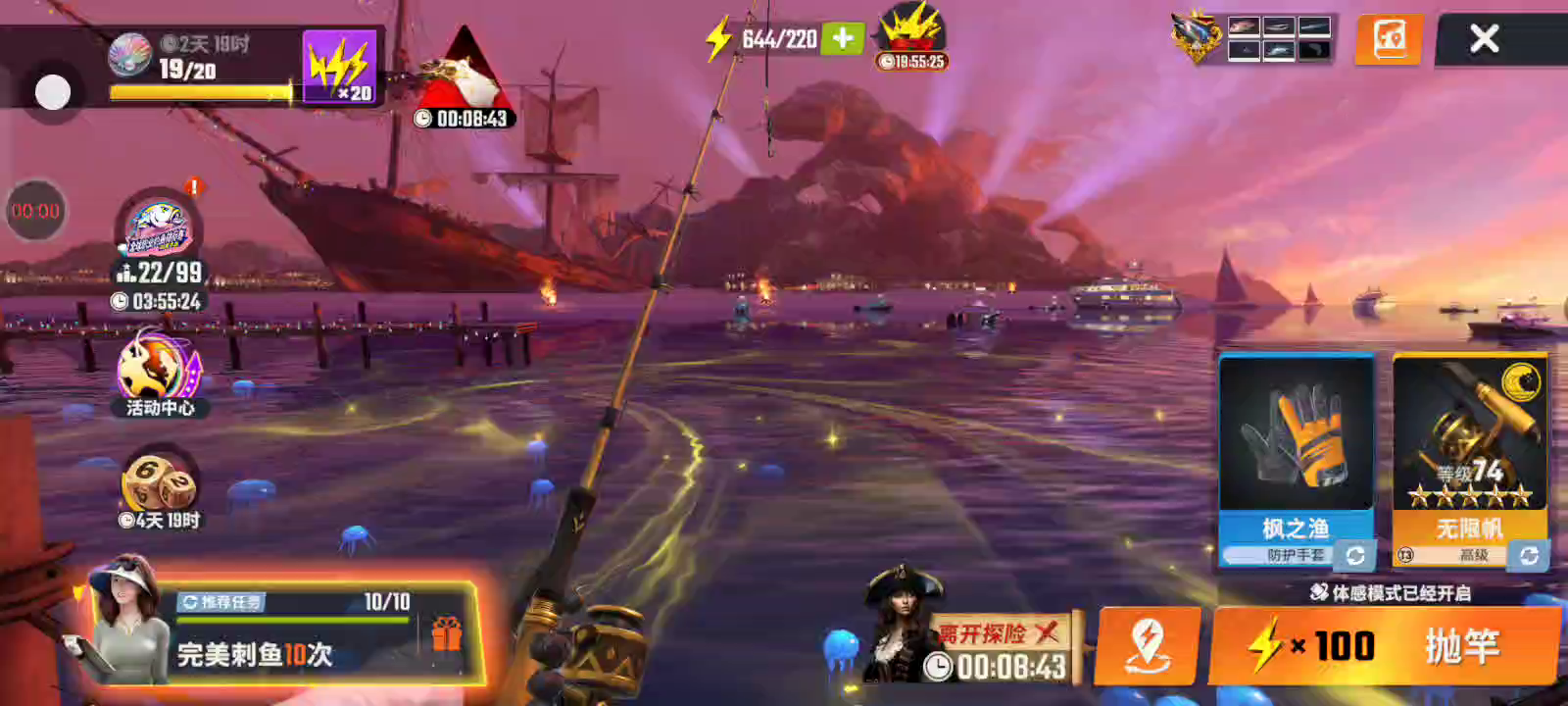Swap the reel using its refresh icon
This screenshot has width=1568, height=706.
1529,556
